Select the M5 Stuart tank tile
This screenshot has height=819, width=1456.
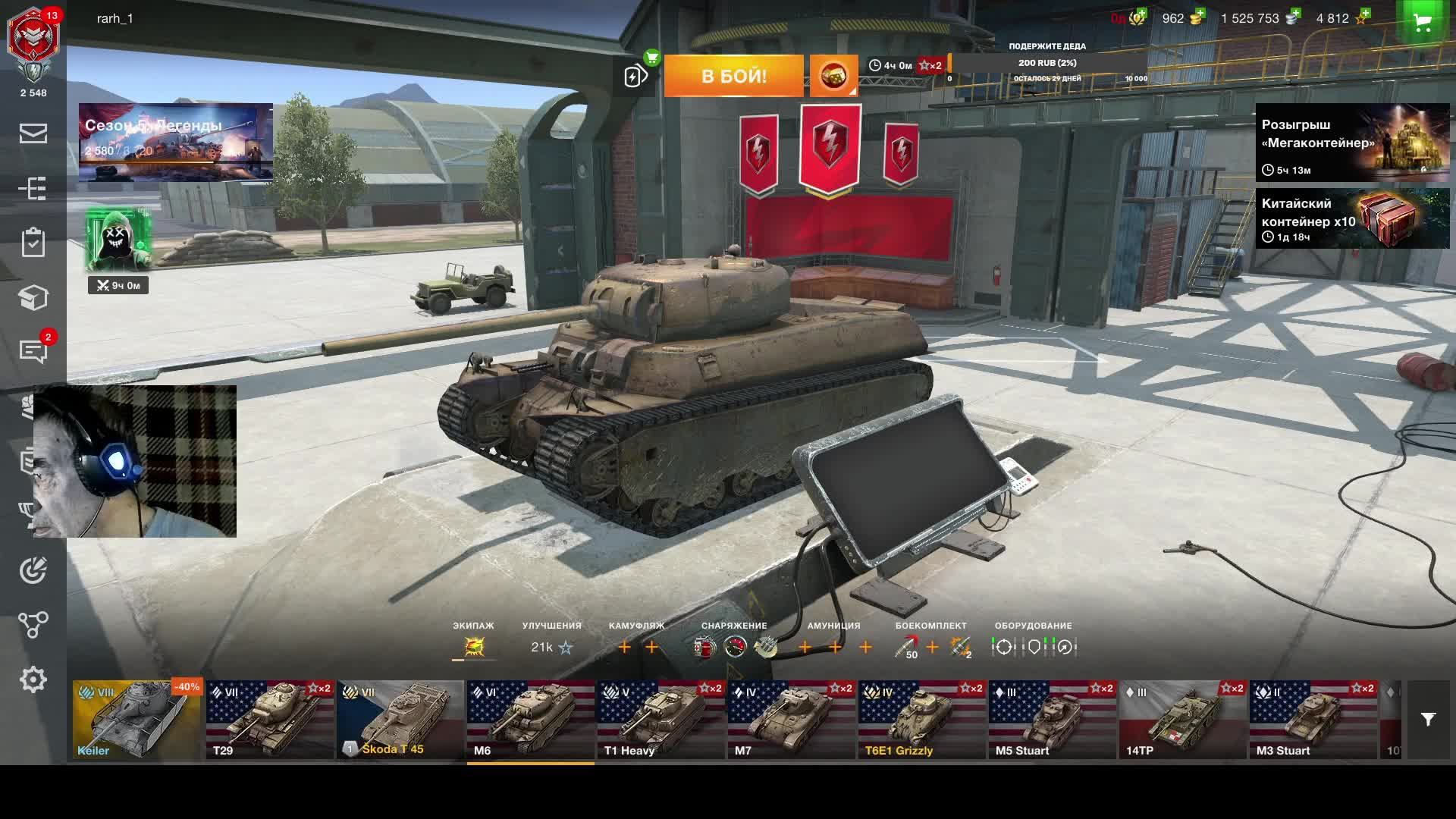tap(1052, 720)
